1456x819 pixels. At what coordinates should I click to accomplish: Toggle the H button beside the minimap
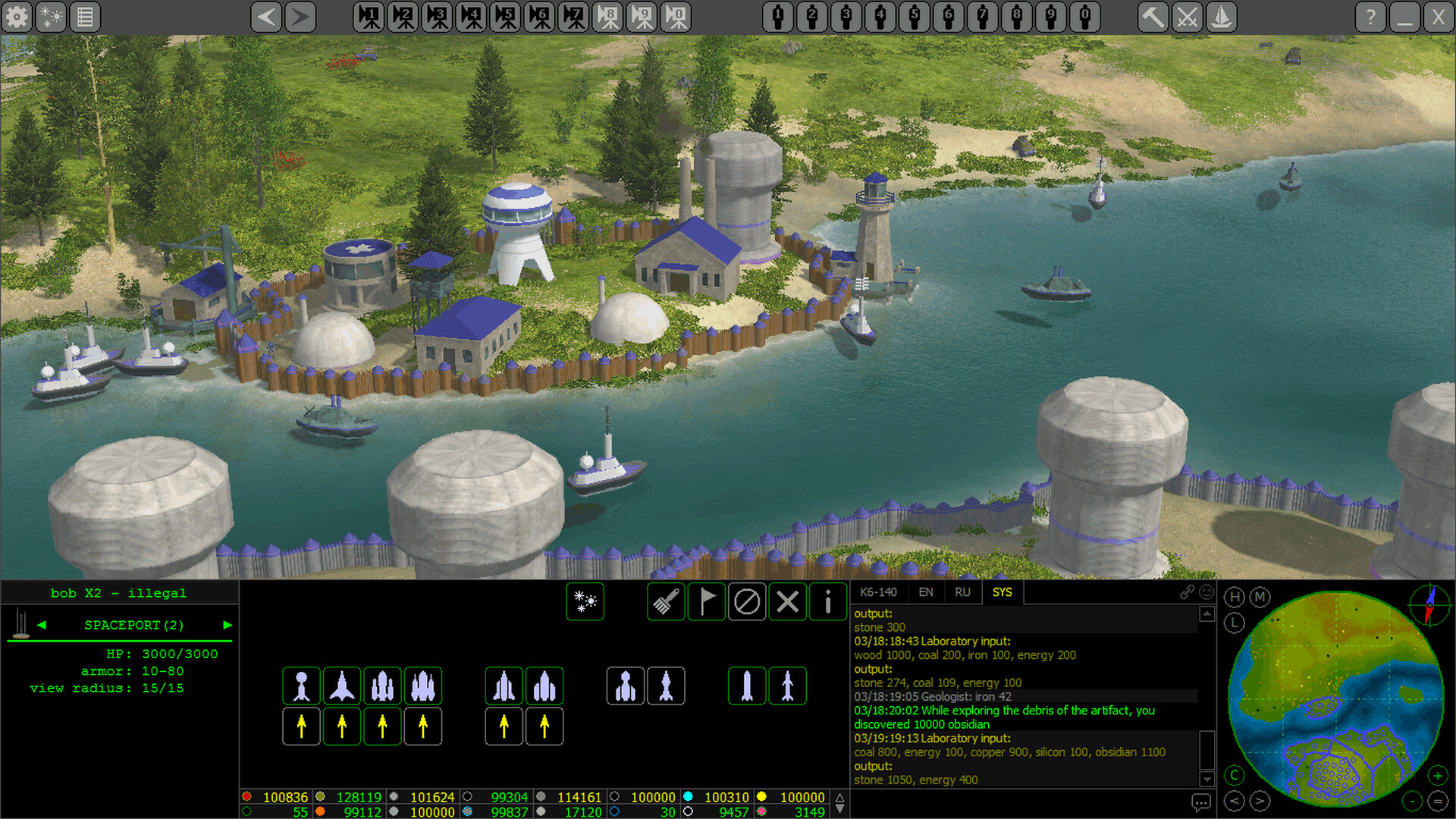click(1235, 598)
